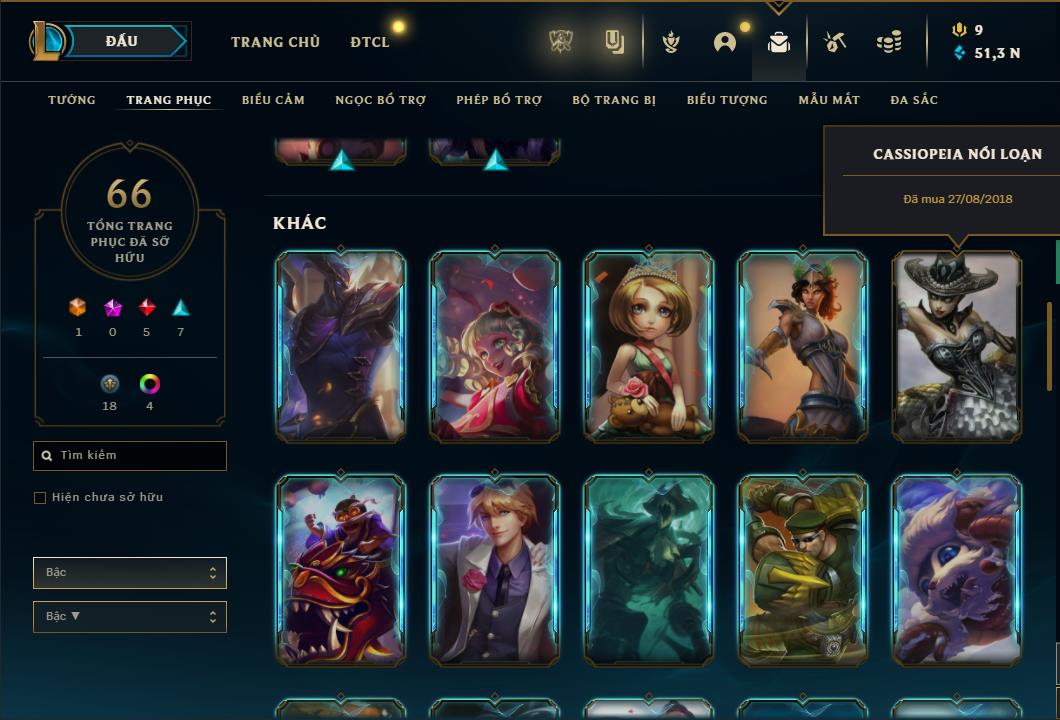Open the ĐTCL mode tab
The image size is (1060, 720).
(370, 42)
